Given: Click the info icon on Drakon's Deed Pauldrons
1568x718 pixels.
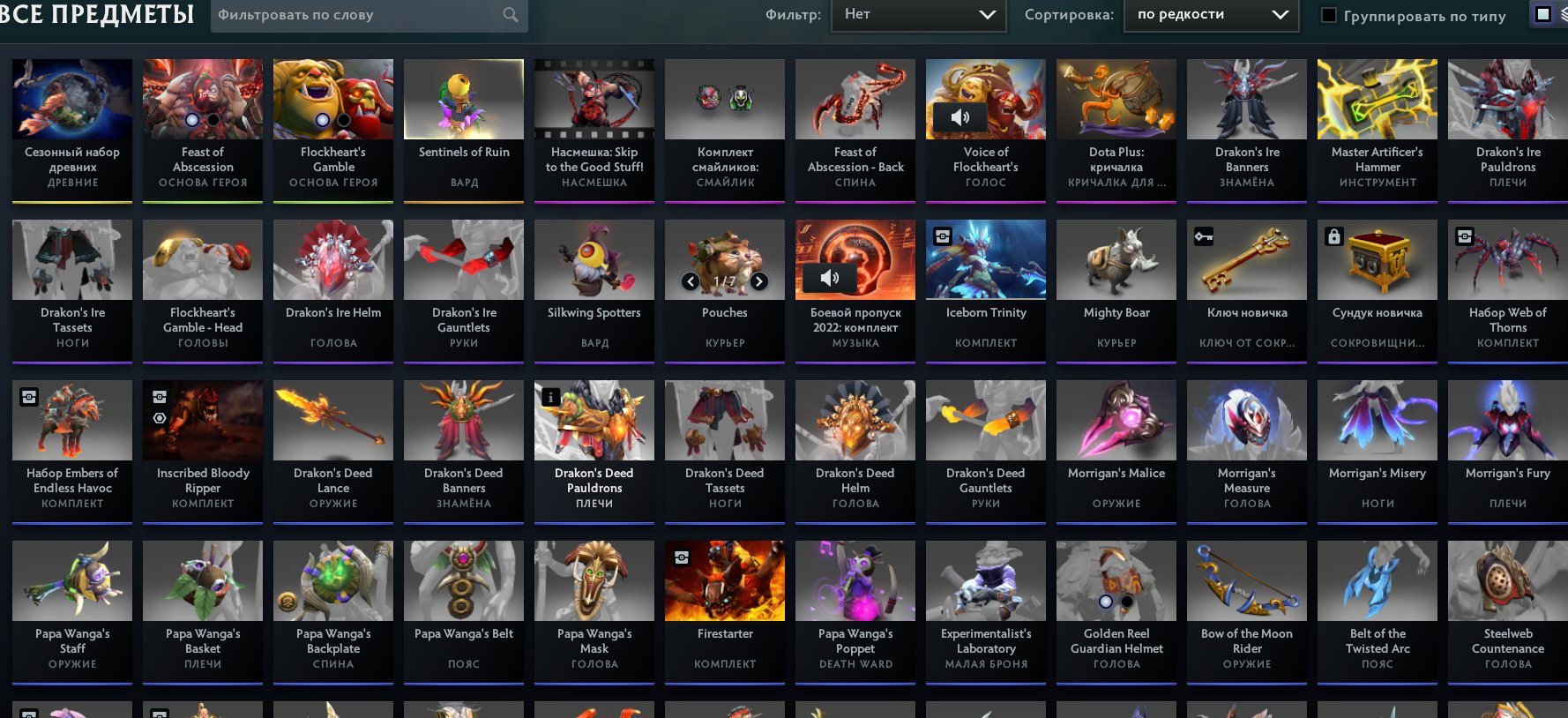Looking at the screenshot, I should coord(550,397).
